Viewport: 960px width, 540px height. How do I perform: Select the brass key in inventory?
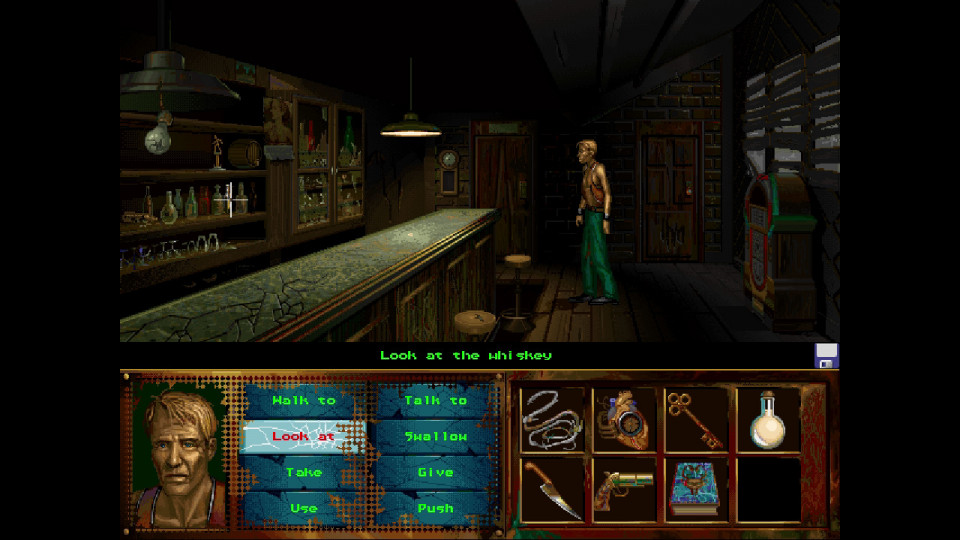click(695, 417)
